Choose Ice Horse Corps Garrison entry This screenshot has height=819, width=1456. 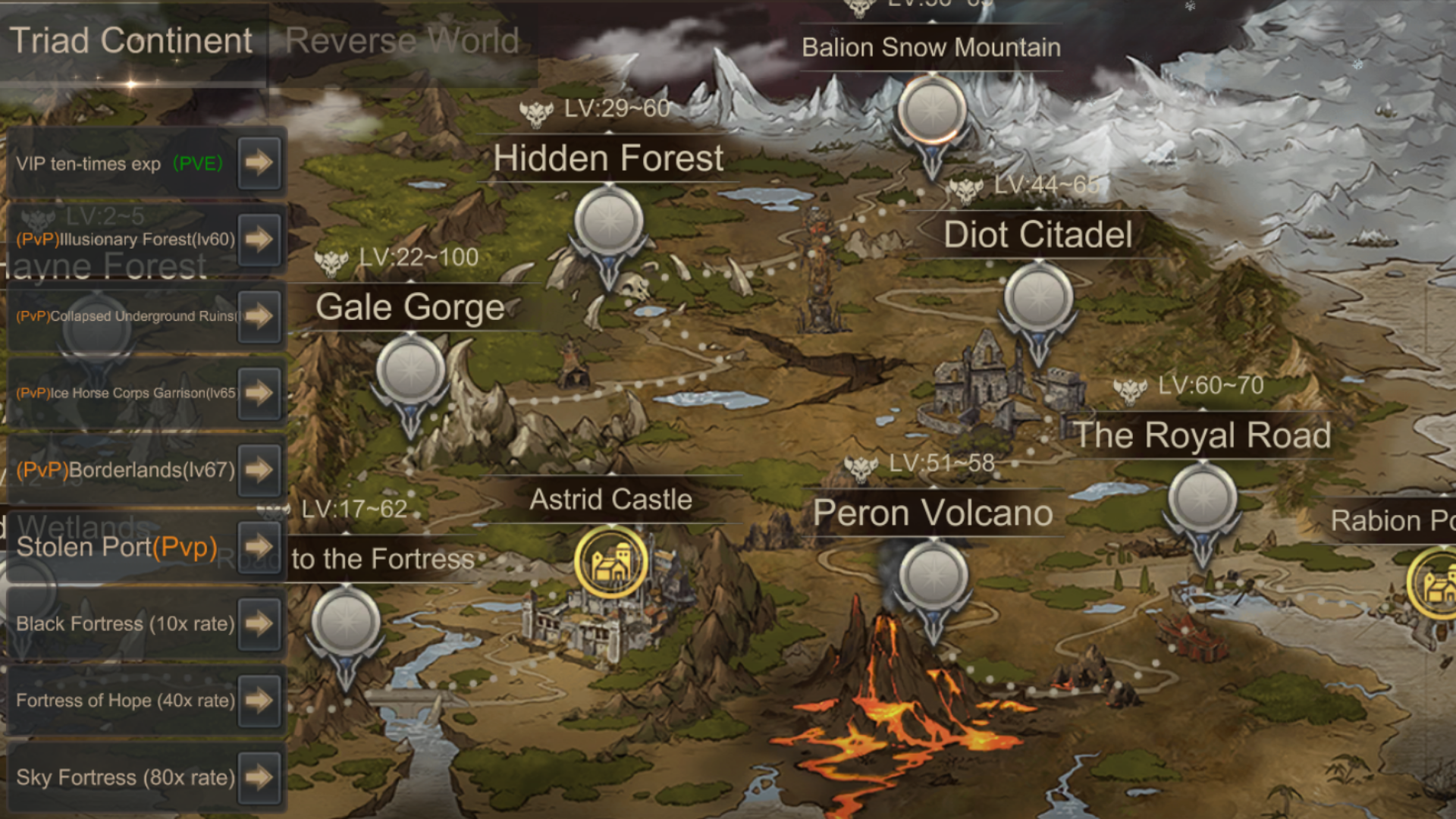(259, 393)
